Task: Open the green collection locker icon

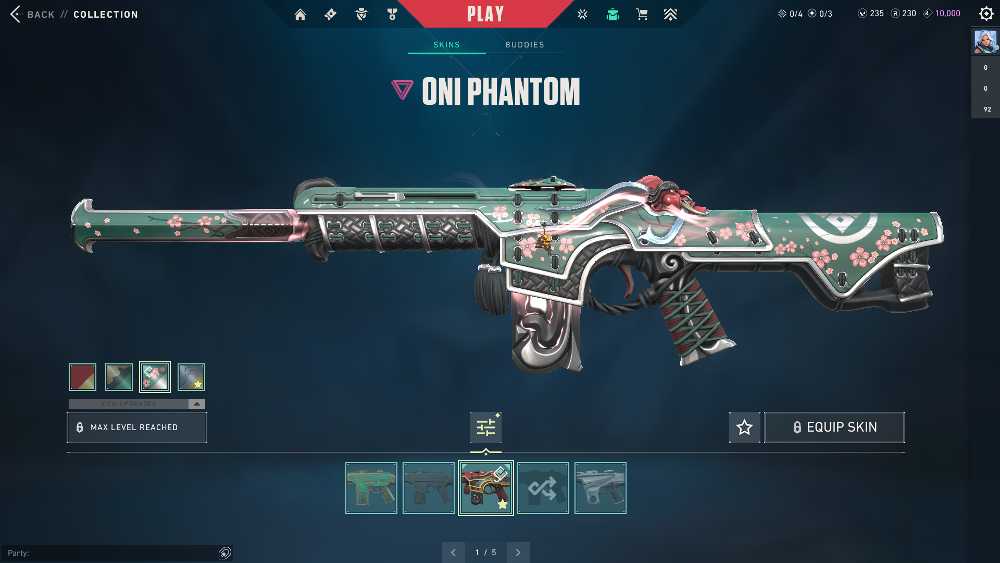Action: 612,15
